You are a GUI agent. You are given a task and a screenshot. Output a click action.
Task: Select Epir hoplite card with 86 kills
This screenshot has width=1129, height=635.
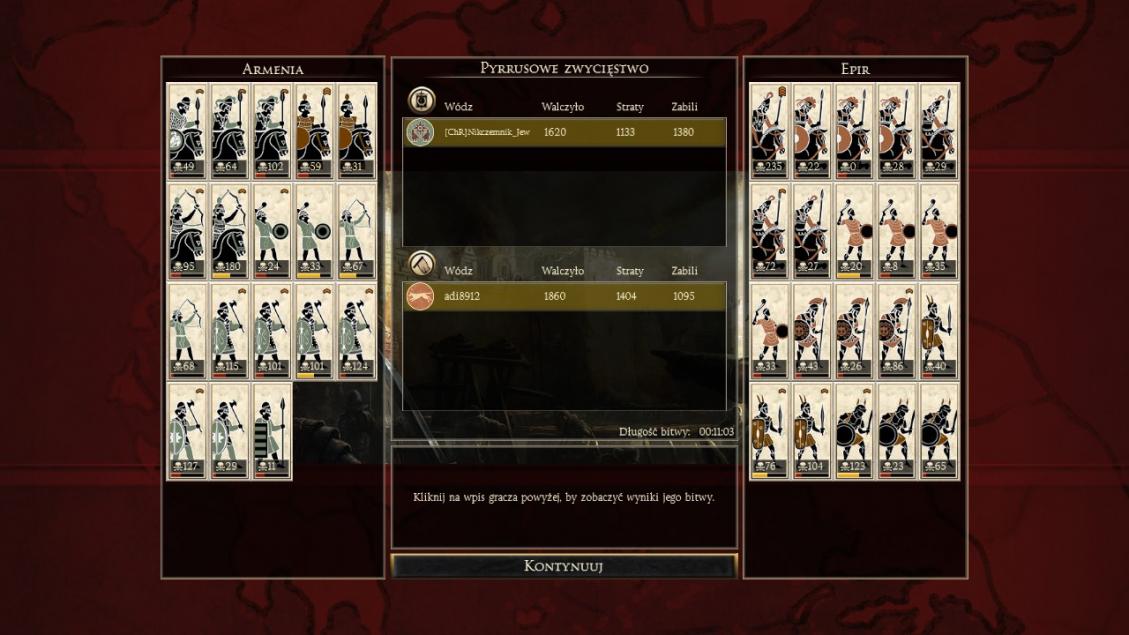[896, 331]
